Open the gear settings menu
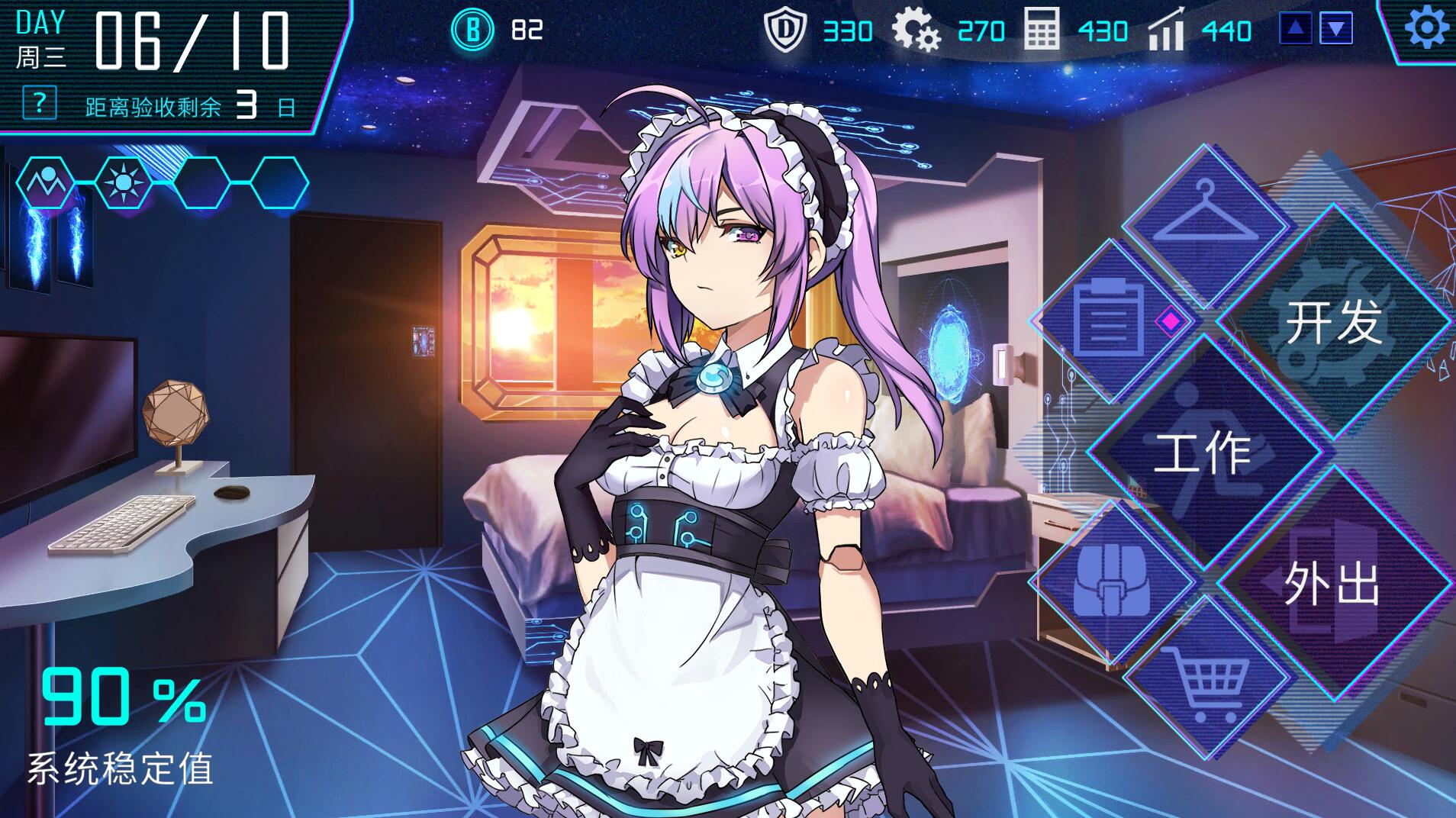Screen dimensions: 1456x818 pos(1425,29)
